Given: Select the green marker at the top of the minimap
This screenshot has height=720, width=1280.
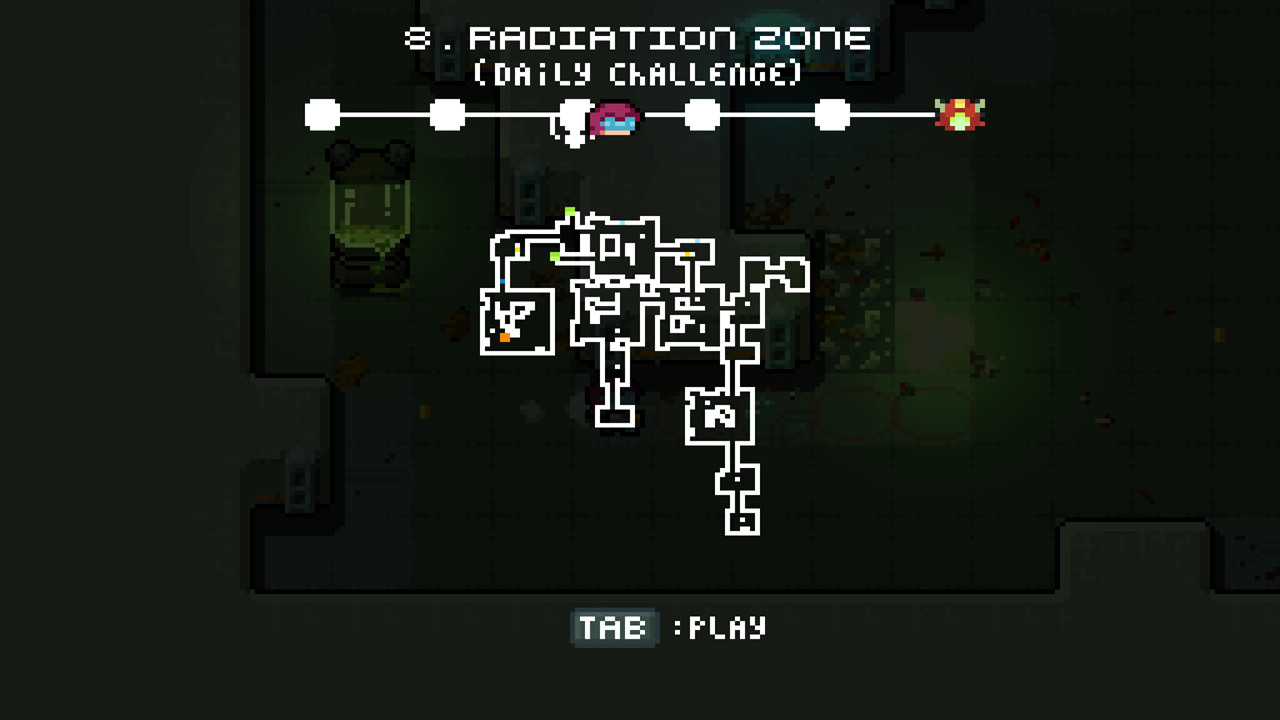Looking at the screenshot, I should click(x=570, y=210).
